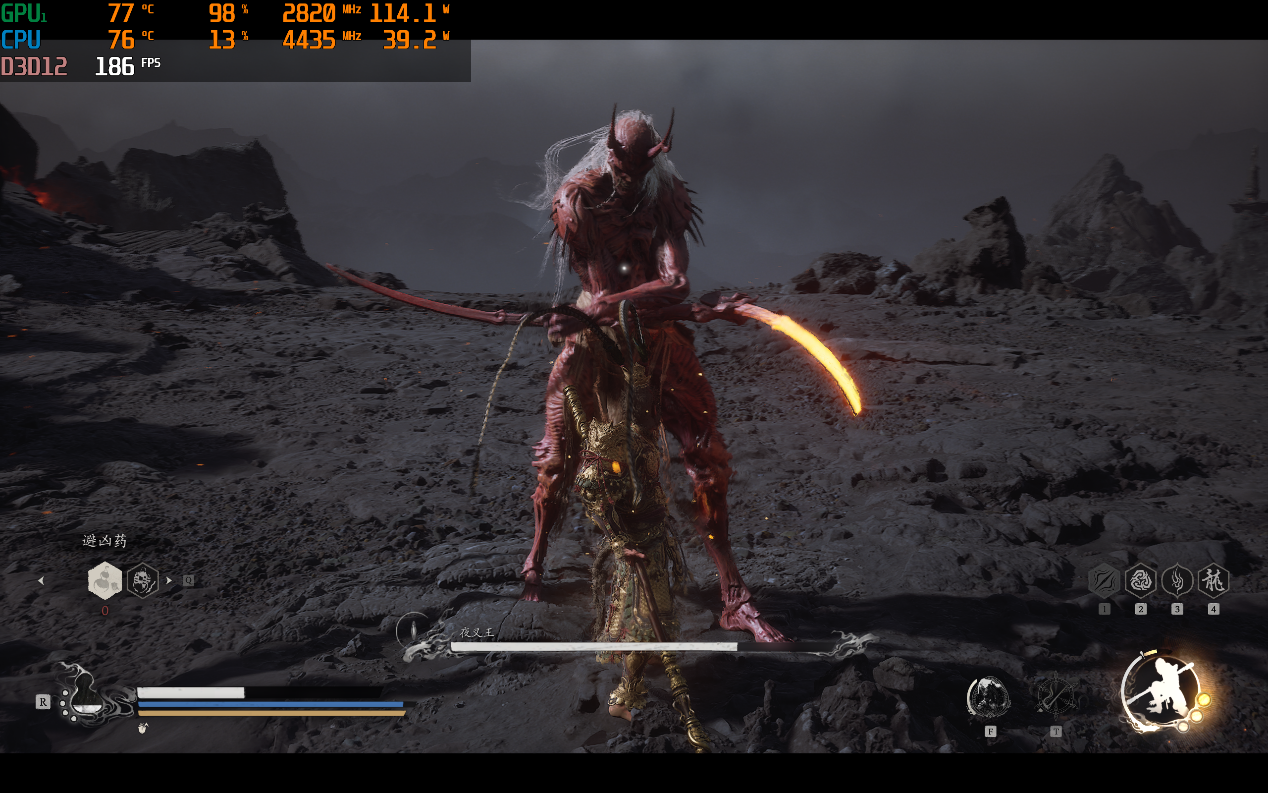Activate the crossed-staff vessel icon
Image resolution: width=1268 pixels, height=793 pixels.
click(1054, 696)
